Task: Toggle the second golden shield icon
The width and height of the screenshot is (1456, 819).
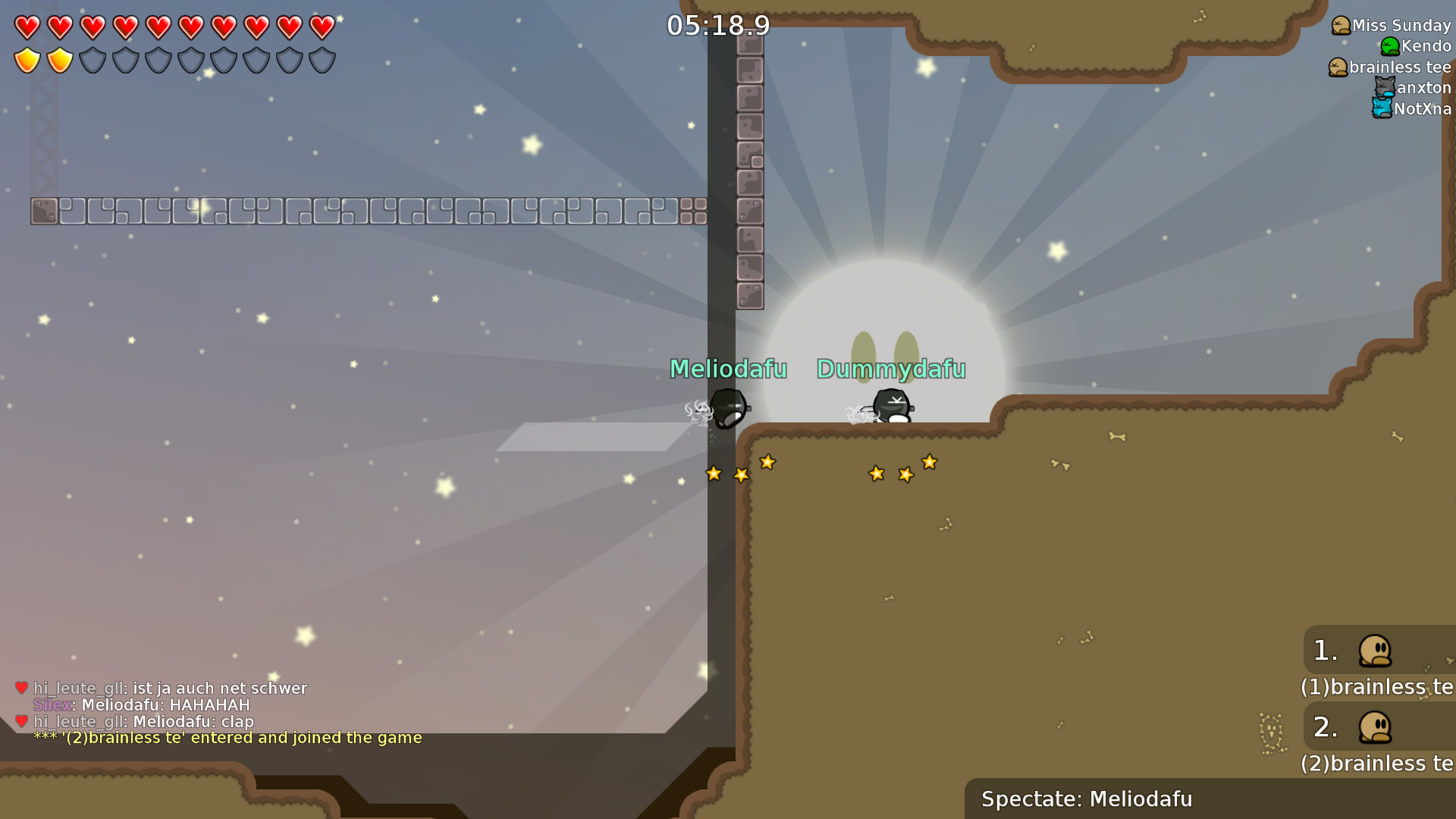Action: click(59, 59)
